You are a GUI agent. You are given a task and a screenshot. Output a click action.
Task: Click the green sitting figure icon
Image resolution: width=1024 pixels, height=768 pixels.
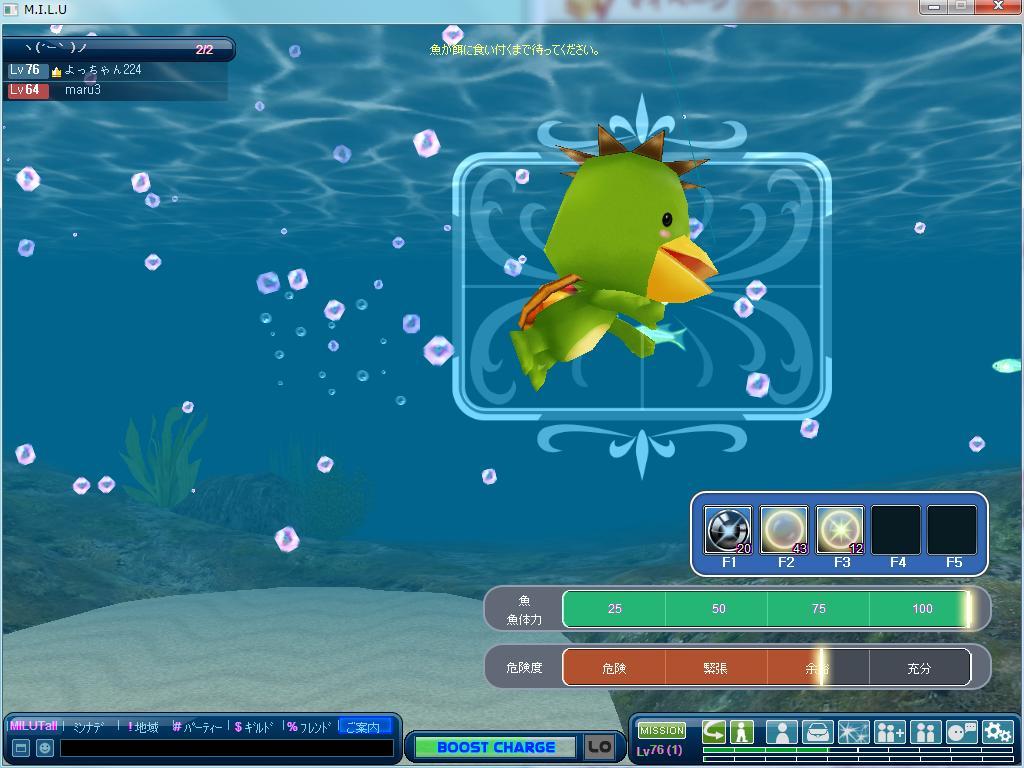point(742,732)
